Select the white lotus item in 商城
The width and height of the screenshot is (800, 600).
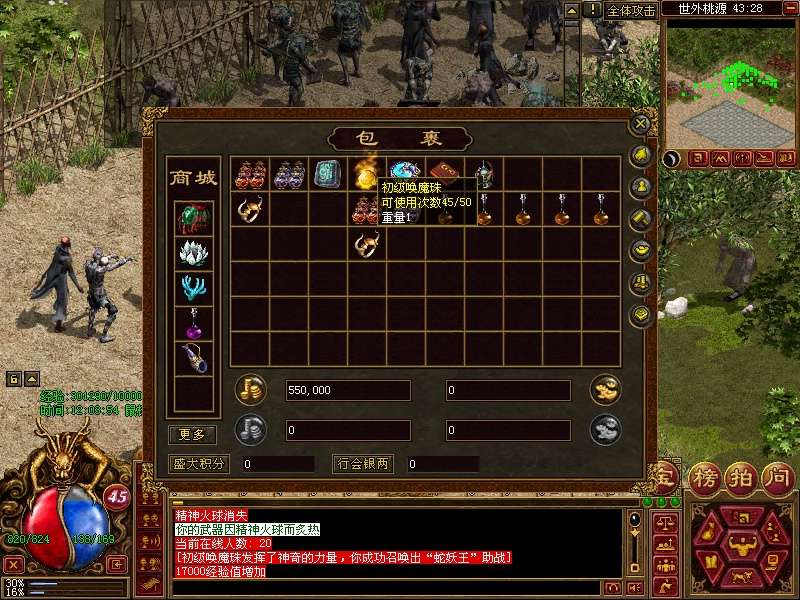[193, 252]
